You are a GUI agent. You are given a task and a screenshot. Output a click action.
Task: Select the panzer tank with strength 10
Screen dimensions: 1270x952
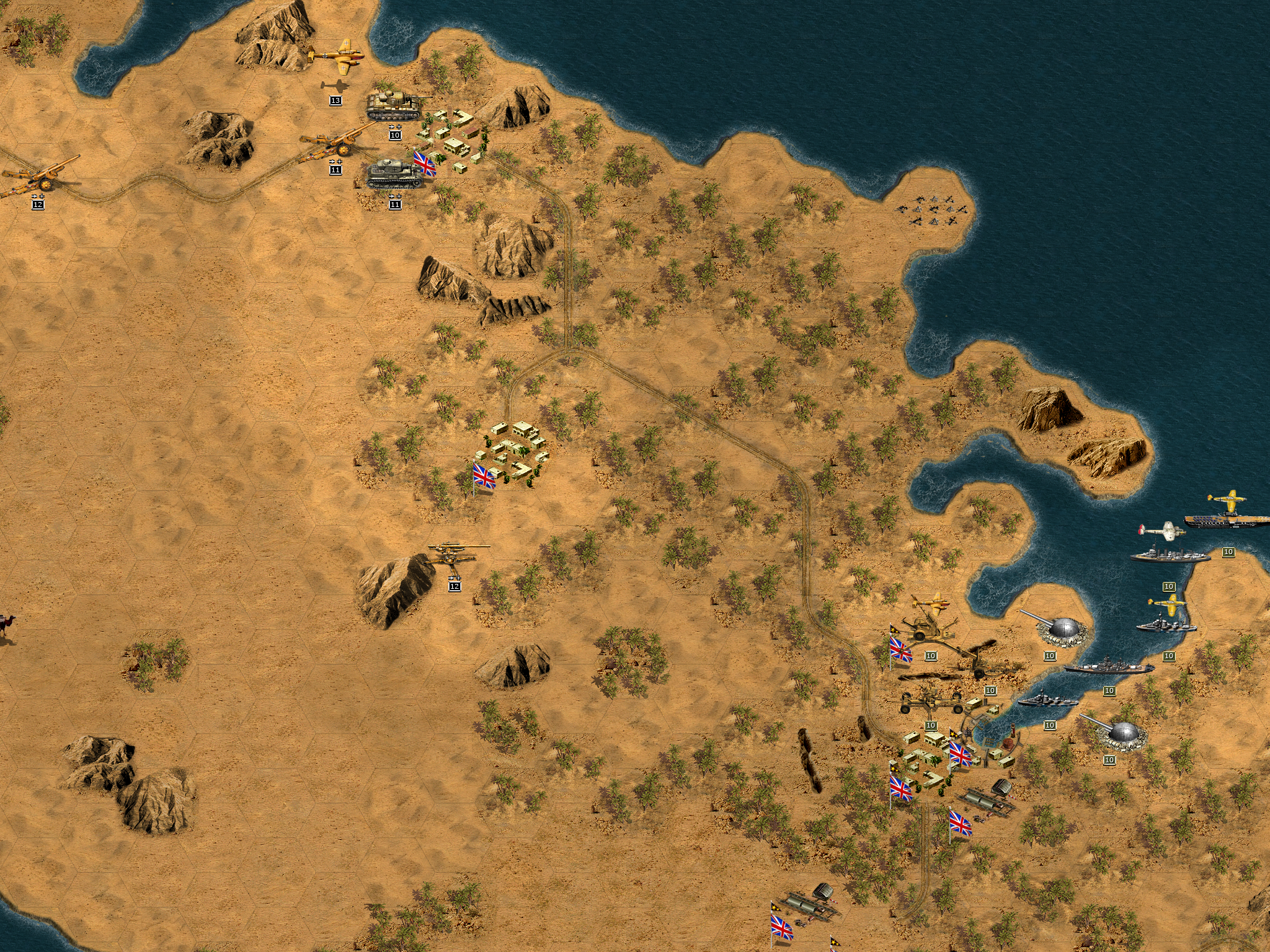pyautogui.click(x=395, y=105)
